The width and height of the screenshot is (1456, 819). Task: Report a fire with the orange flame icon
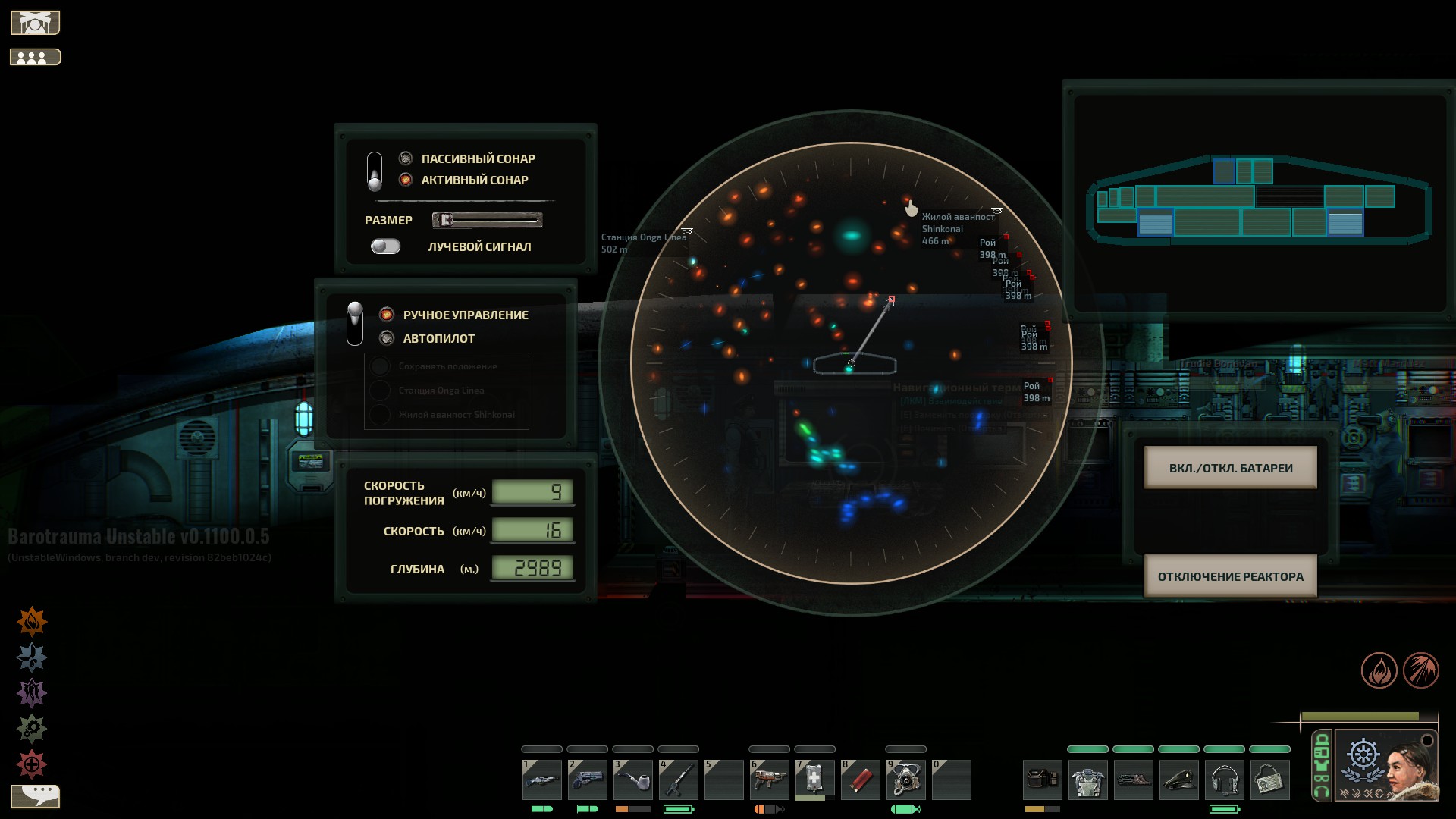click(x=33, y=620)
